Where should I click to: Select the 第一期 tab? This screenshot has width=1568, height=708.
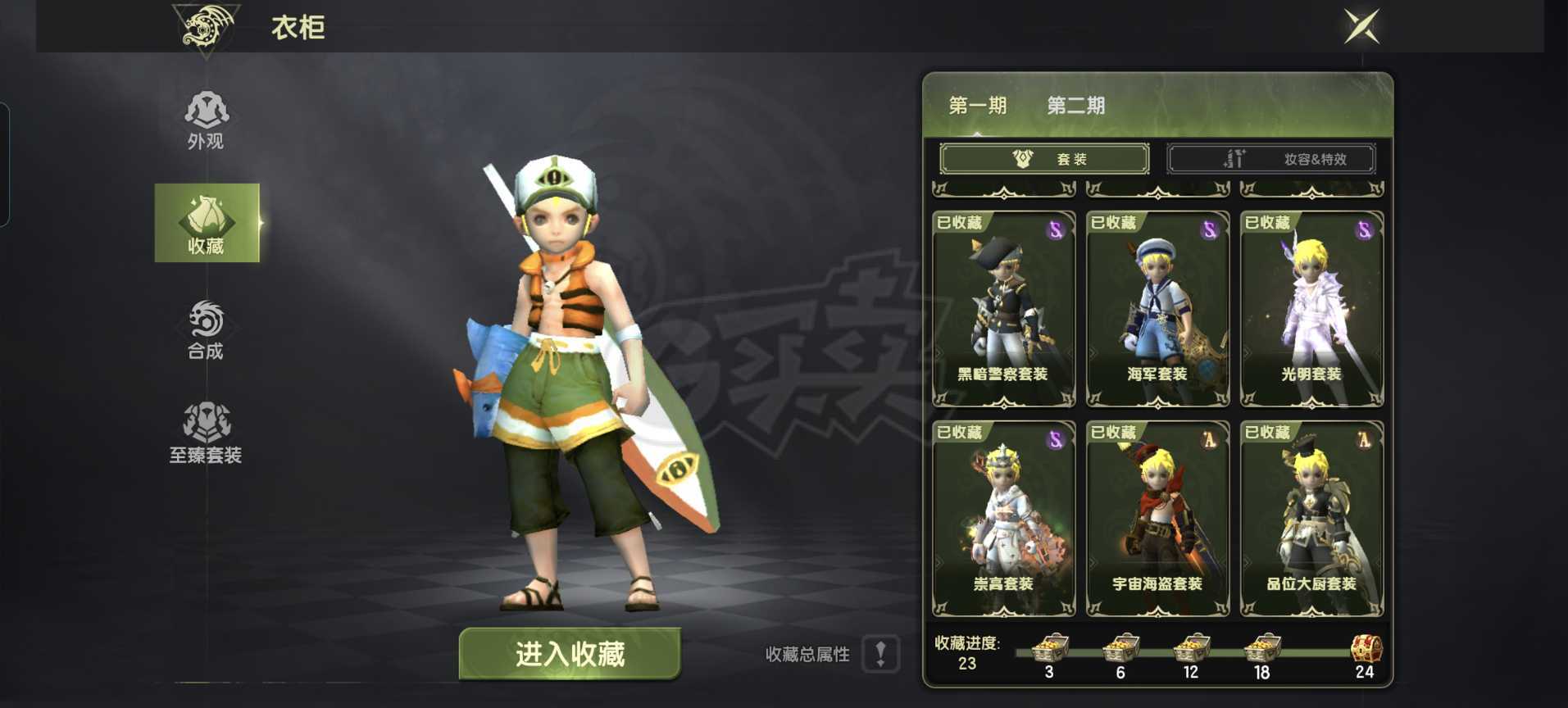[979, 105]
